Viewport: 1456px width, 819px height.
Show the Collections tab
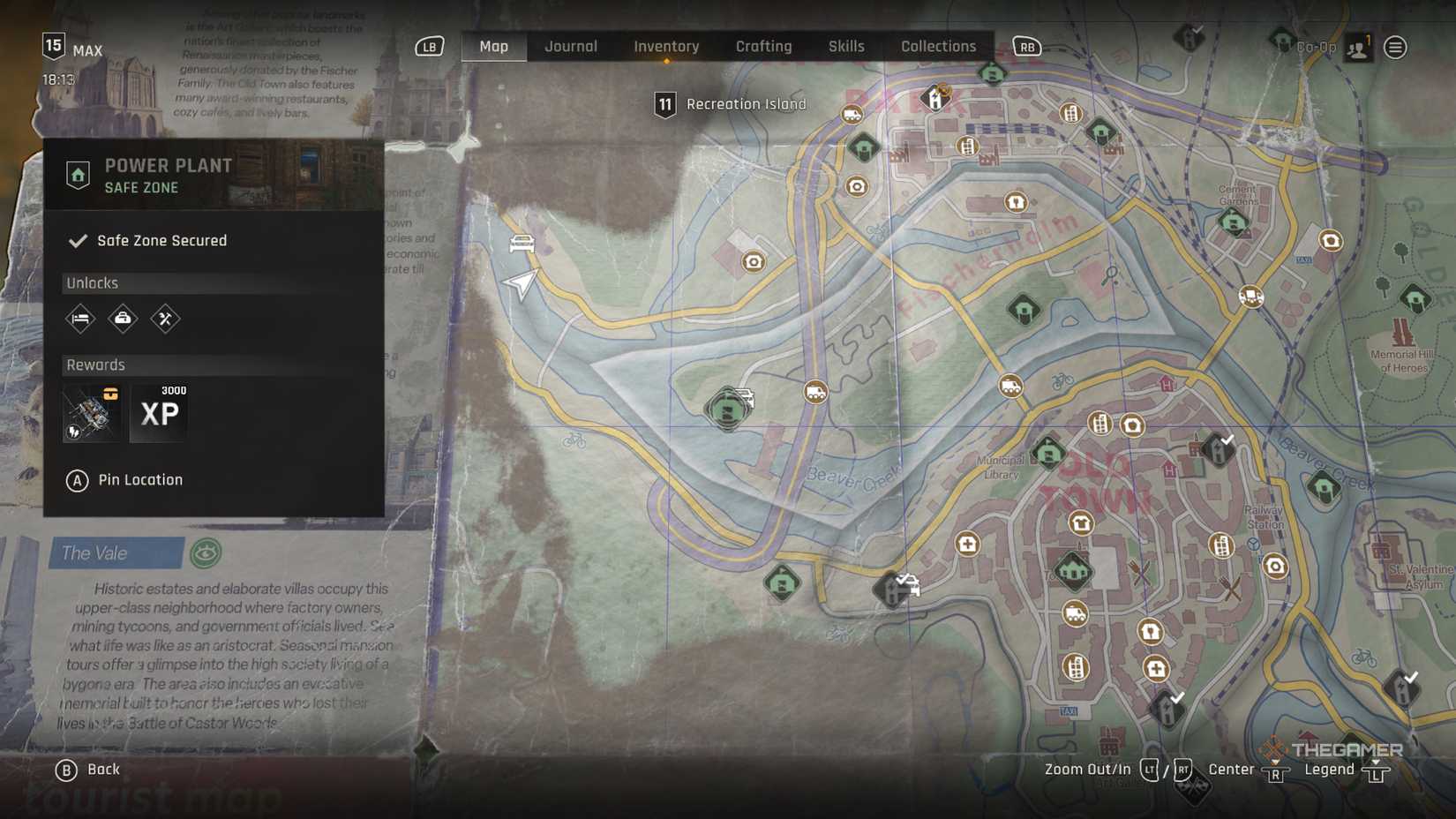[x=938, y=47]
